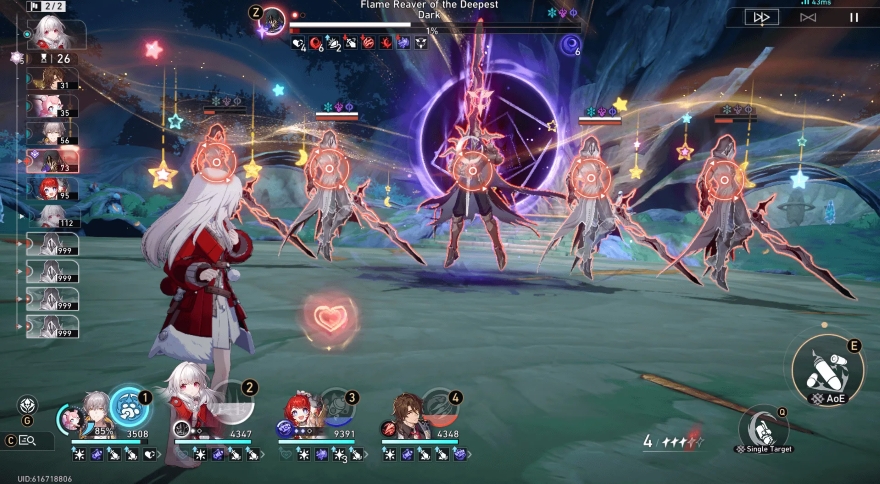Image resolution: width=880 pixels, height=484 pixels.
Task: Toggle the auto-battle button
Action: [808, 17]
